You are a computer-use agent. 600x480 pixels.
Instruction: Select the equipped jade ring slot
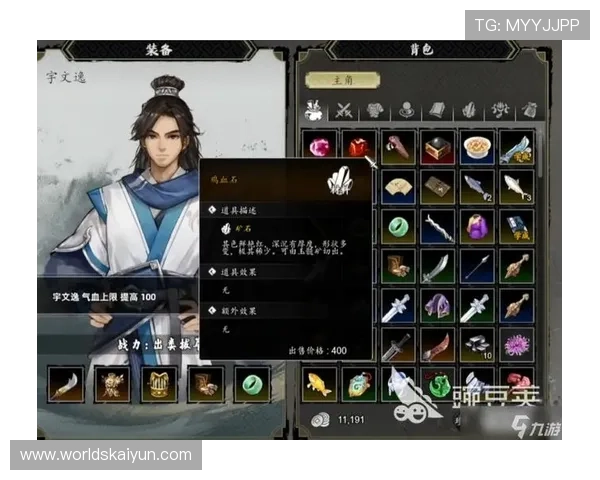point(252,384)
